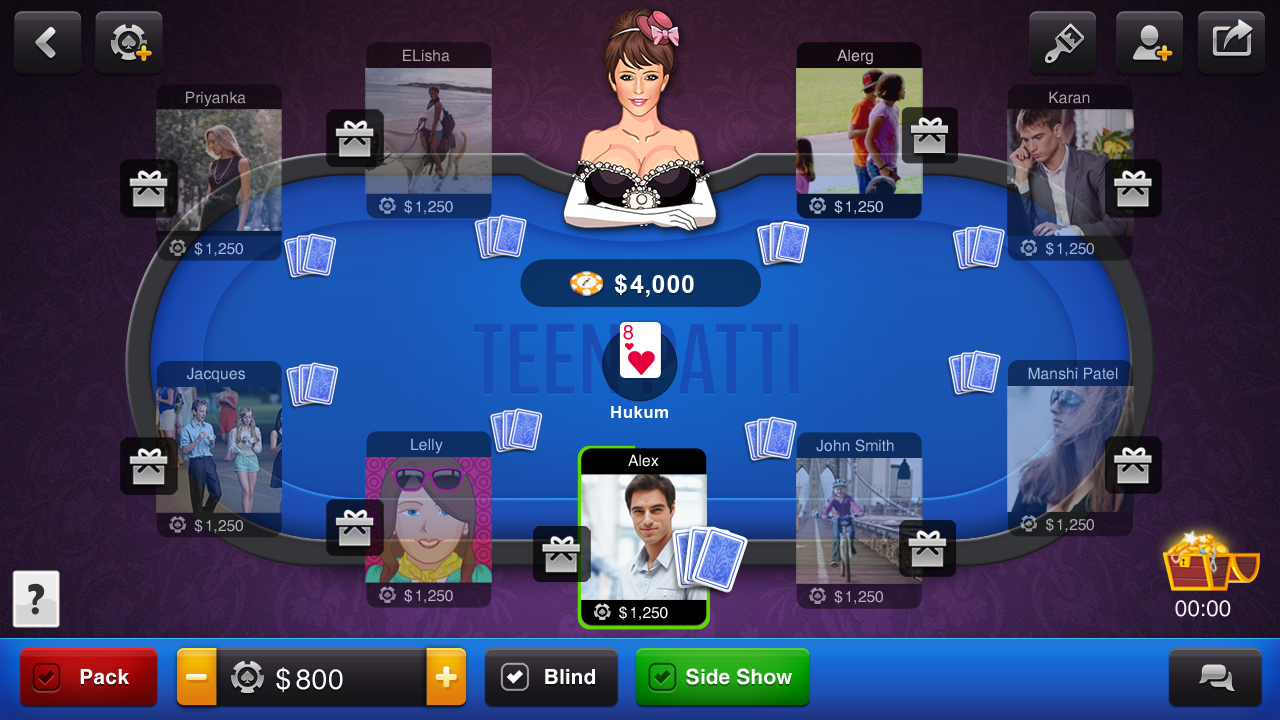Send a gift to Karan
The image size is (1280, 720).
tap(1133, 188)
